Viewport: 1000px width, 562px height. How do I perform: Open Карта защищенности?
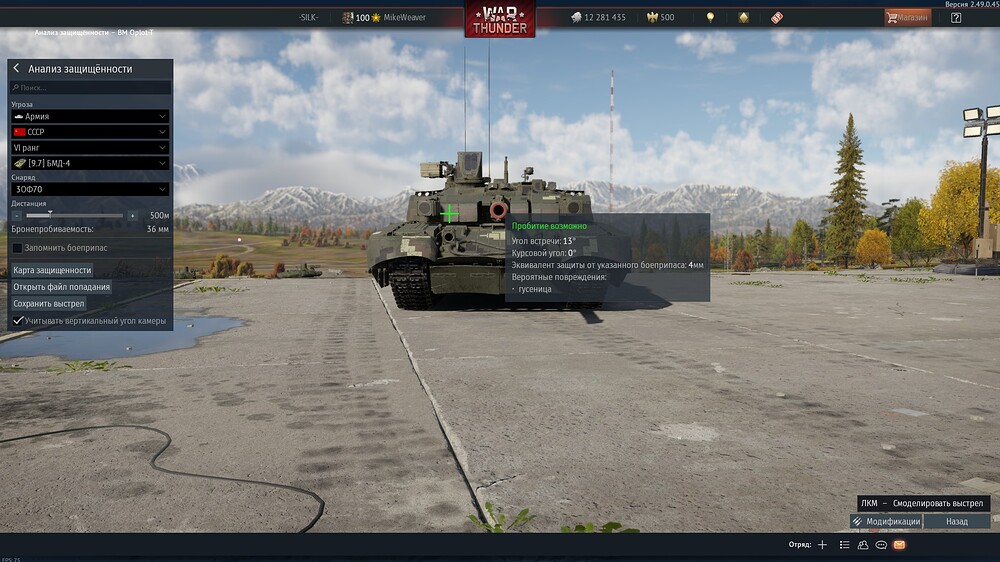(52, 270)
